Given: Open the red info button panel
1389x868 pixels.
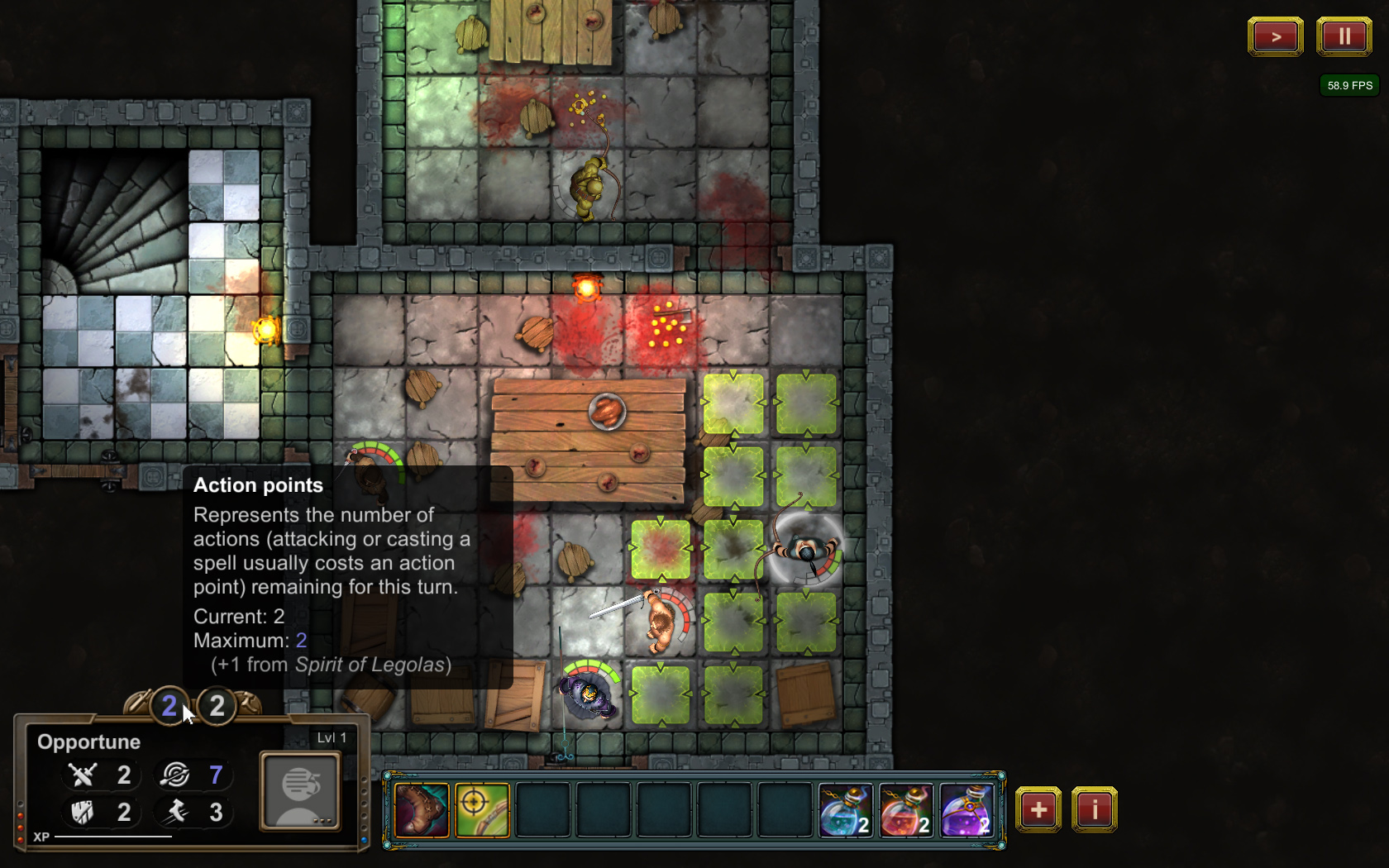Looking at the screenshot, I should point(1095,810).
